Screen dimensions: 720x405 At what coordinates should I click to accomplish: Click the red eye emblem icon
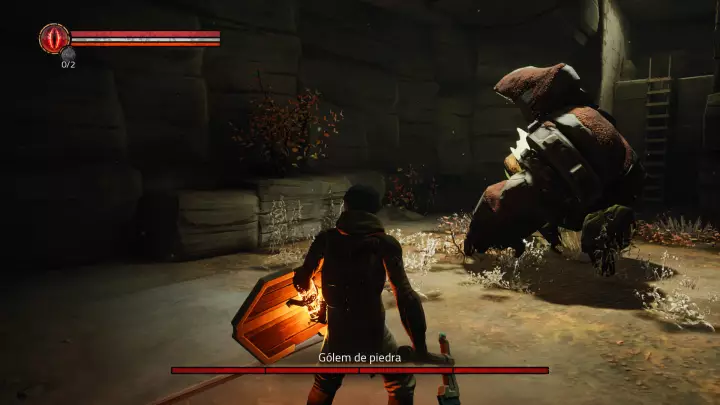[54, 38]
